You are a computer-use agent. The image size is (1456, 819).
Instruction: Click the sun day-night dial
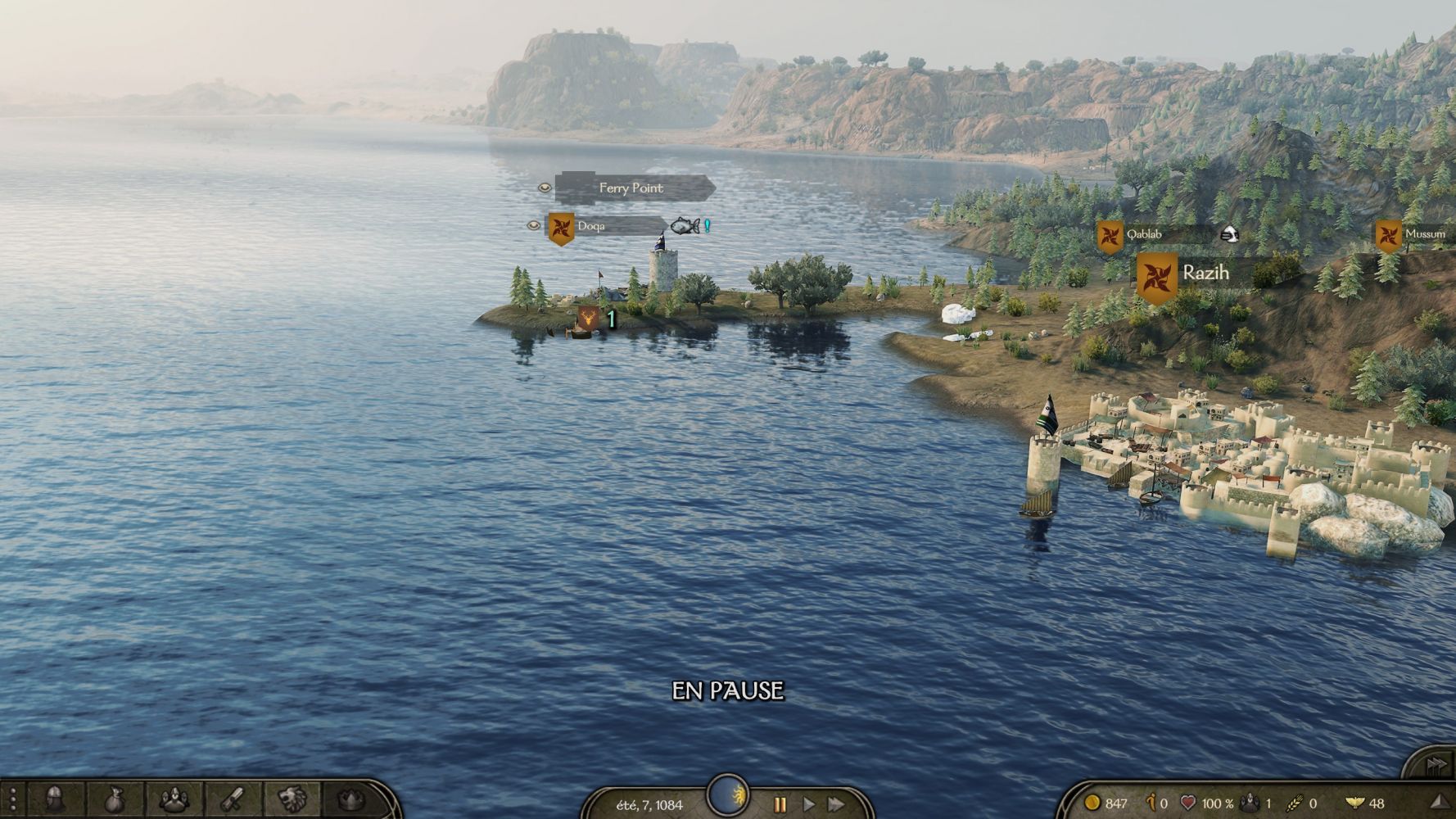pos(727,794)
